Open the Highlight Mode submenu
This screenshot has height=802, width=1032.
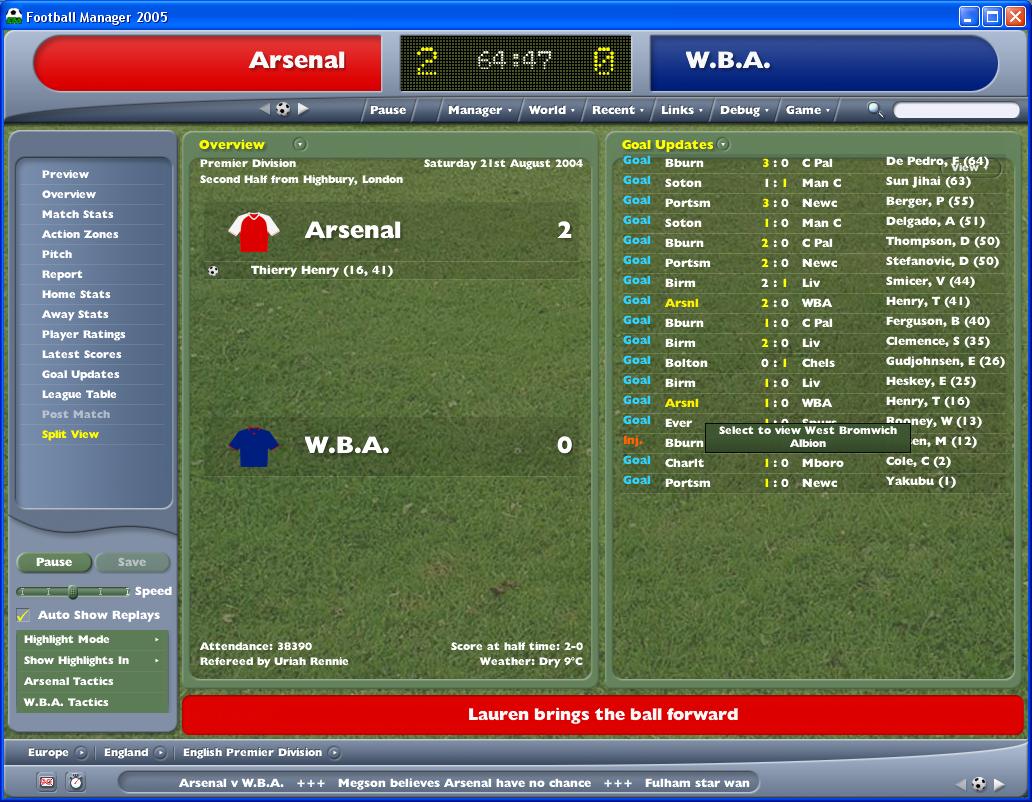tap(92, 639)
